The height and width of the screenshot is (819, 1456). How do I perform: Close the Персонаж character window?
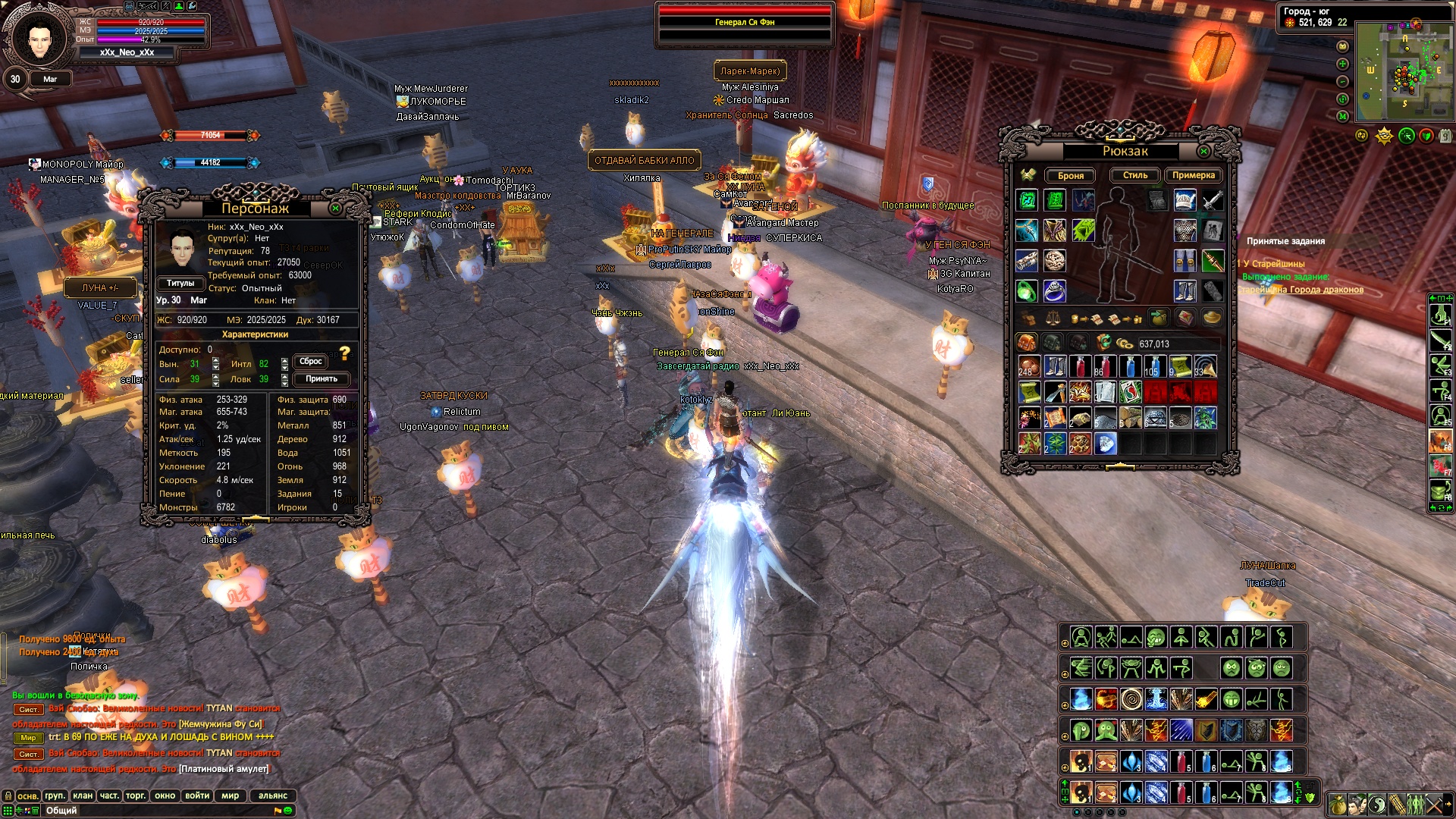(336, 208)
